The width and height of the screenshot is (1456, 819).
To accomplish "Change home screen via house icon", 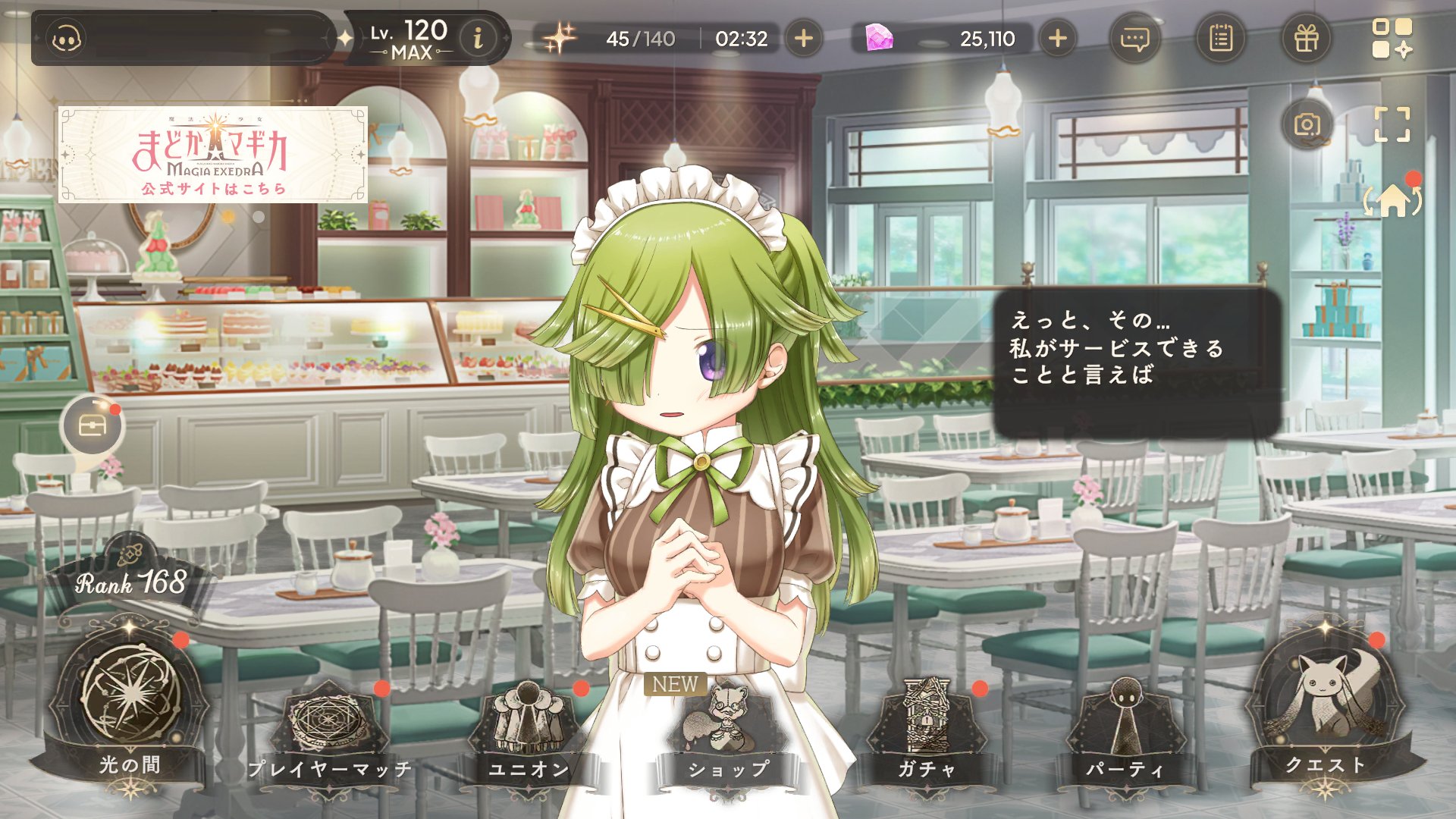I will [x=1392, y=200].
